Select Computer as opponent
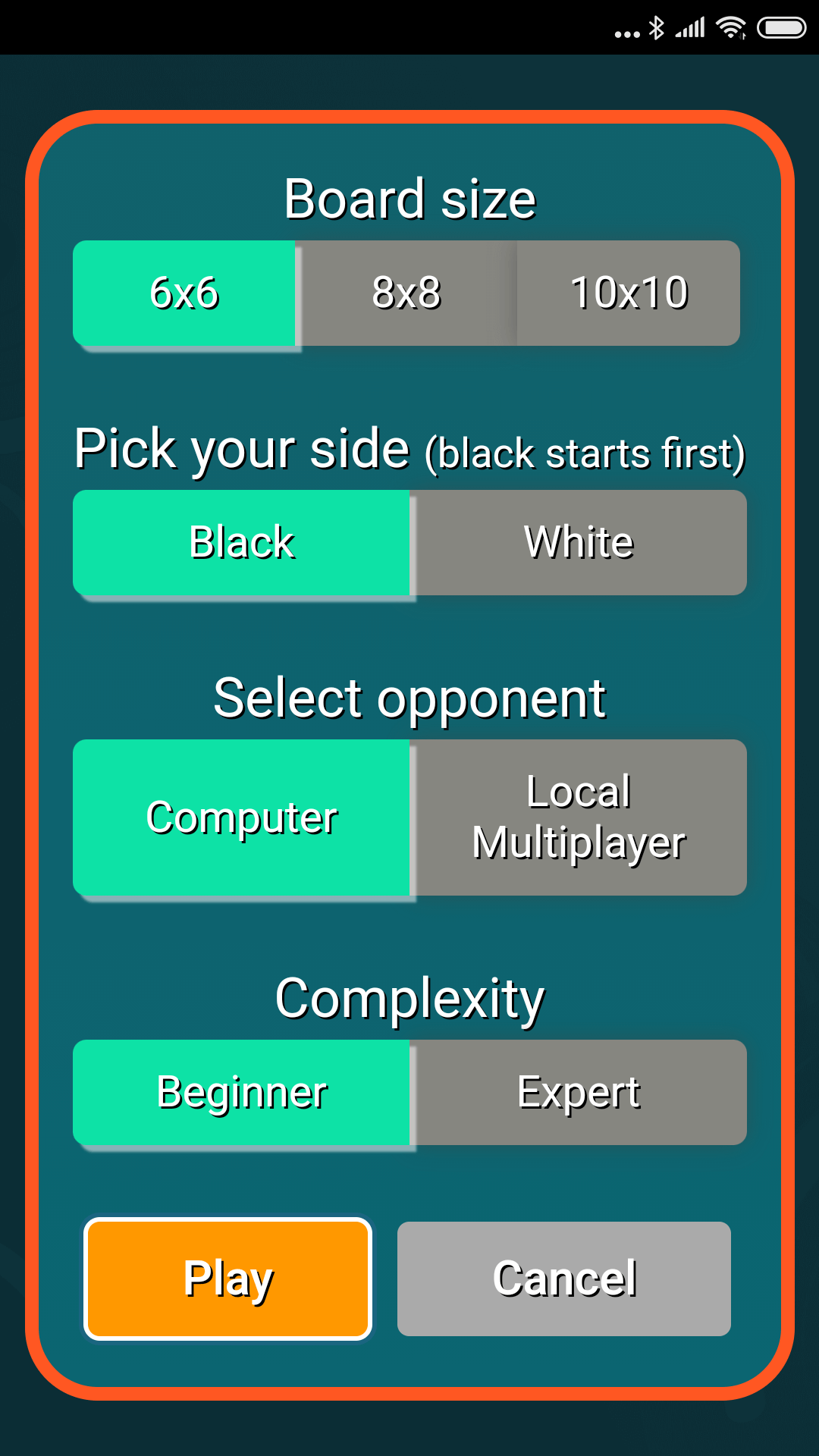Image resolution: width=819 pixels, height=1456 pixels. 241,817
